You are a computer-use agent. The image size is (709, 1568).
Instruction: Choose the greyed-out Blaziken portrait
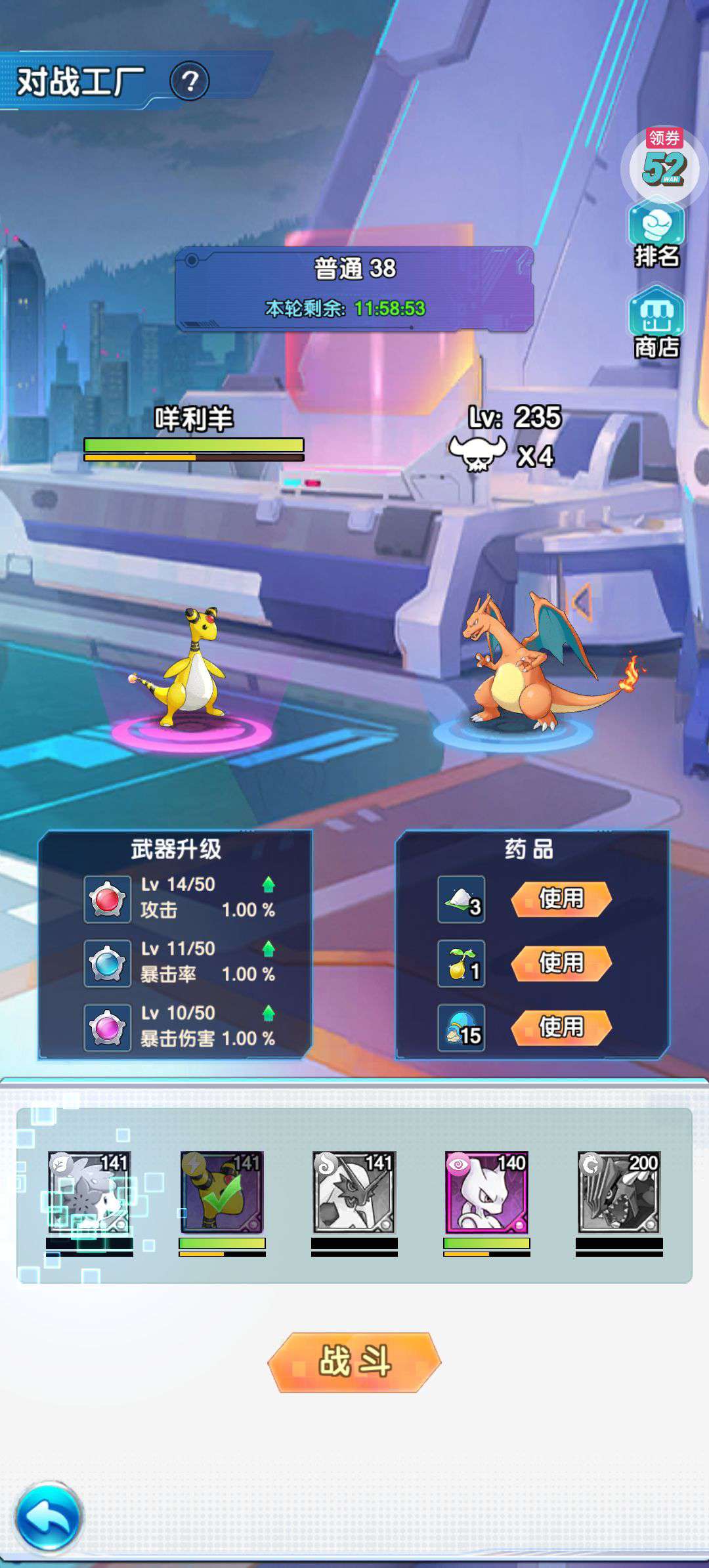pos(354,1192)
